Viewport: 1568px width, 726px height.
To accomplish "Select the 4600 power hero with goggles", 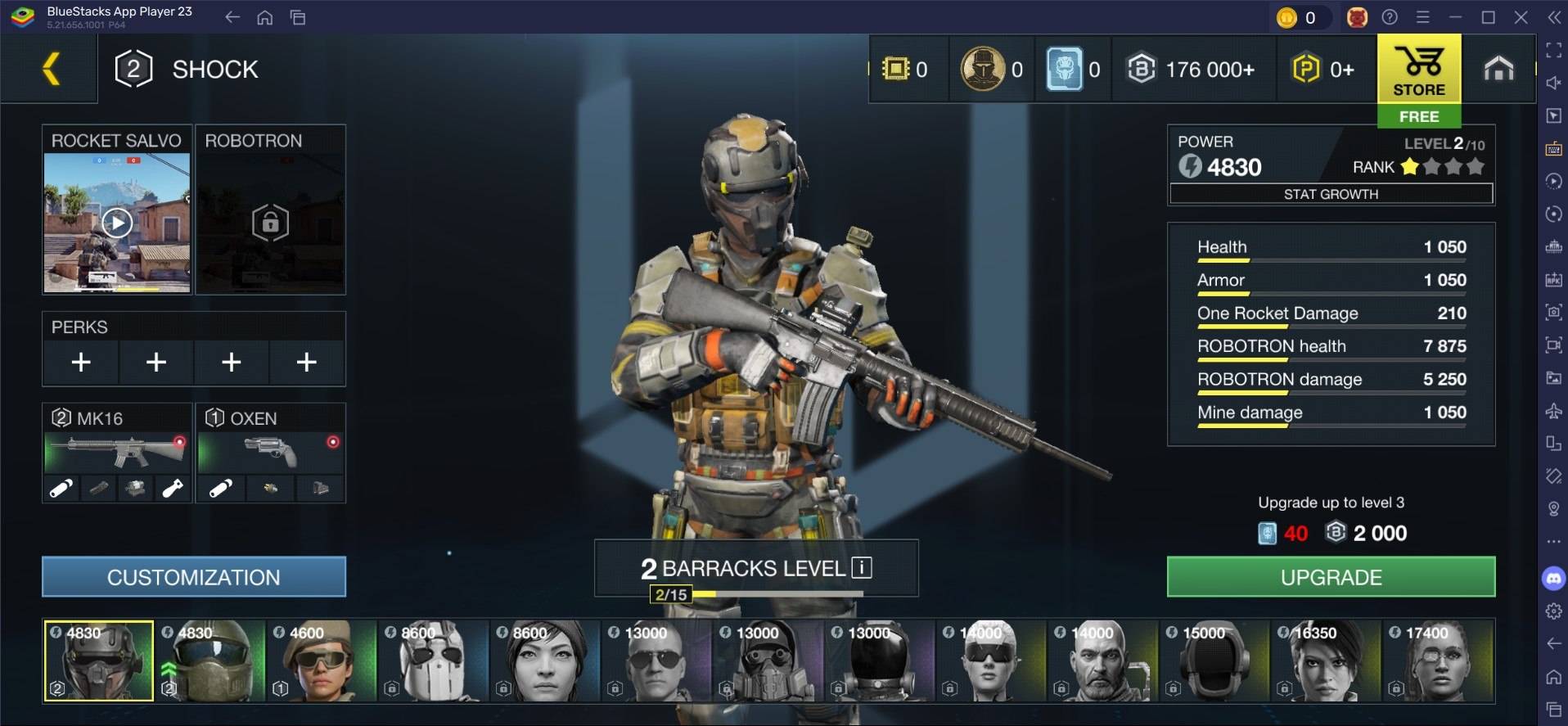I will pos(322,661).
